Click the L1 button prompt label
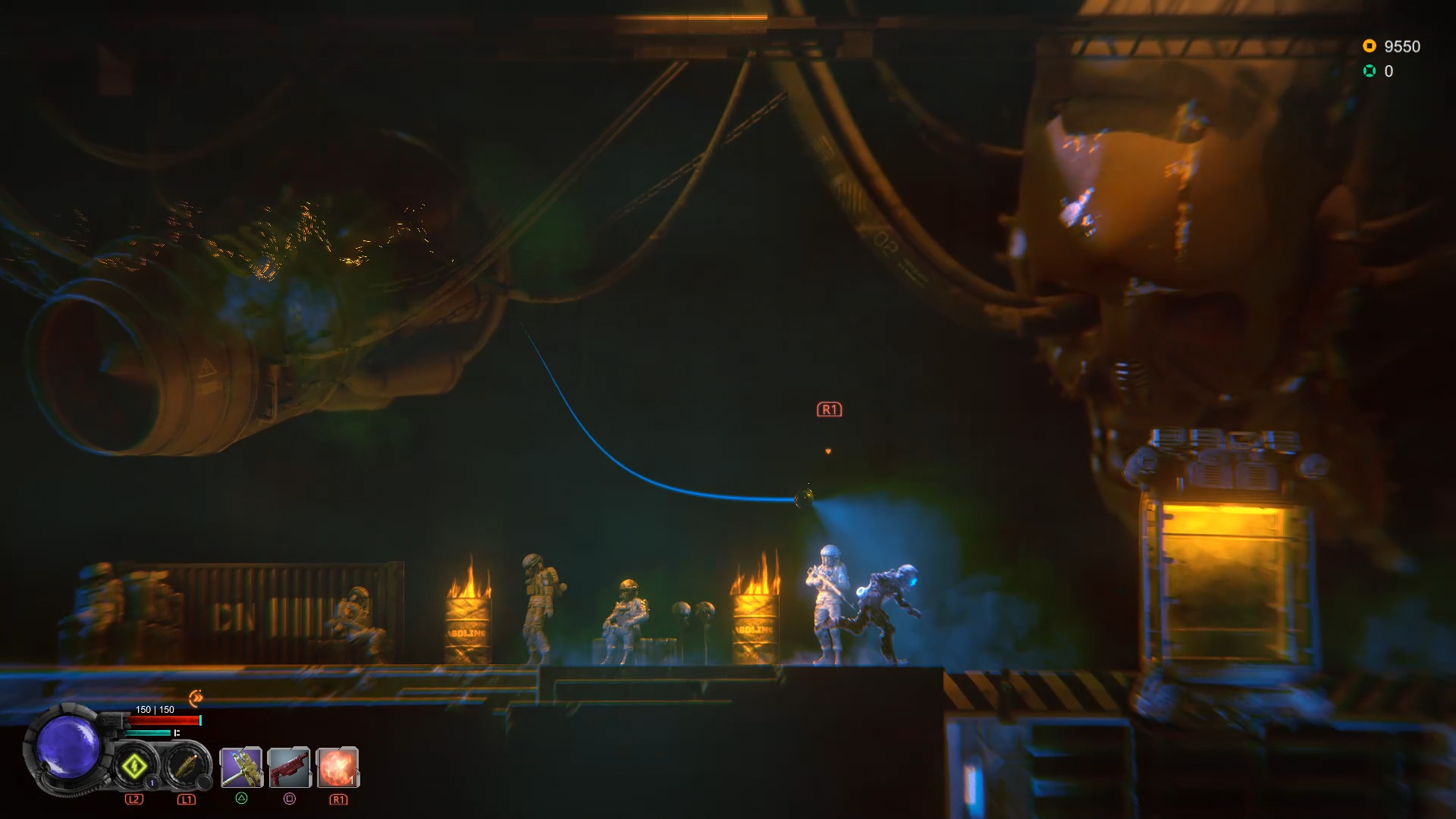This screenshot has height=819, width=1456. pyautogui.click(x=187, y=799)
